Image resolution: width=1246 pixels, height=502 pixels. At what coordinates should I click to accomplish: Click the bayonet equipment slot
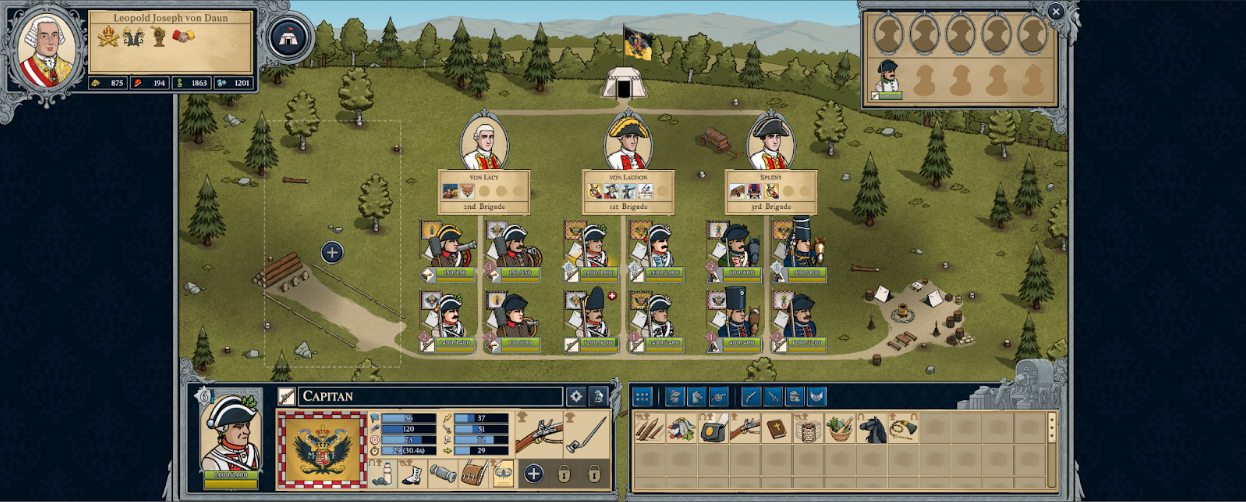point(587,433)
